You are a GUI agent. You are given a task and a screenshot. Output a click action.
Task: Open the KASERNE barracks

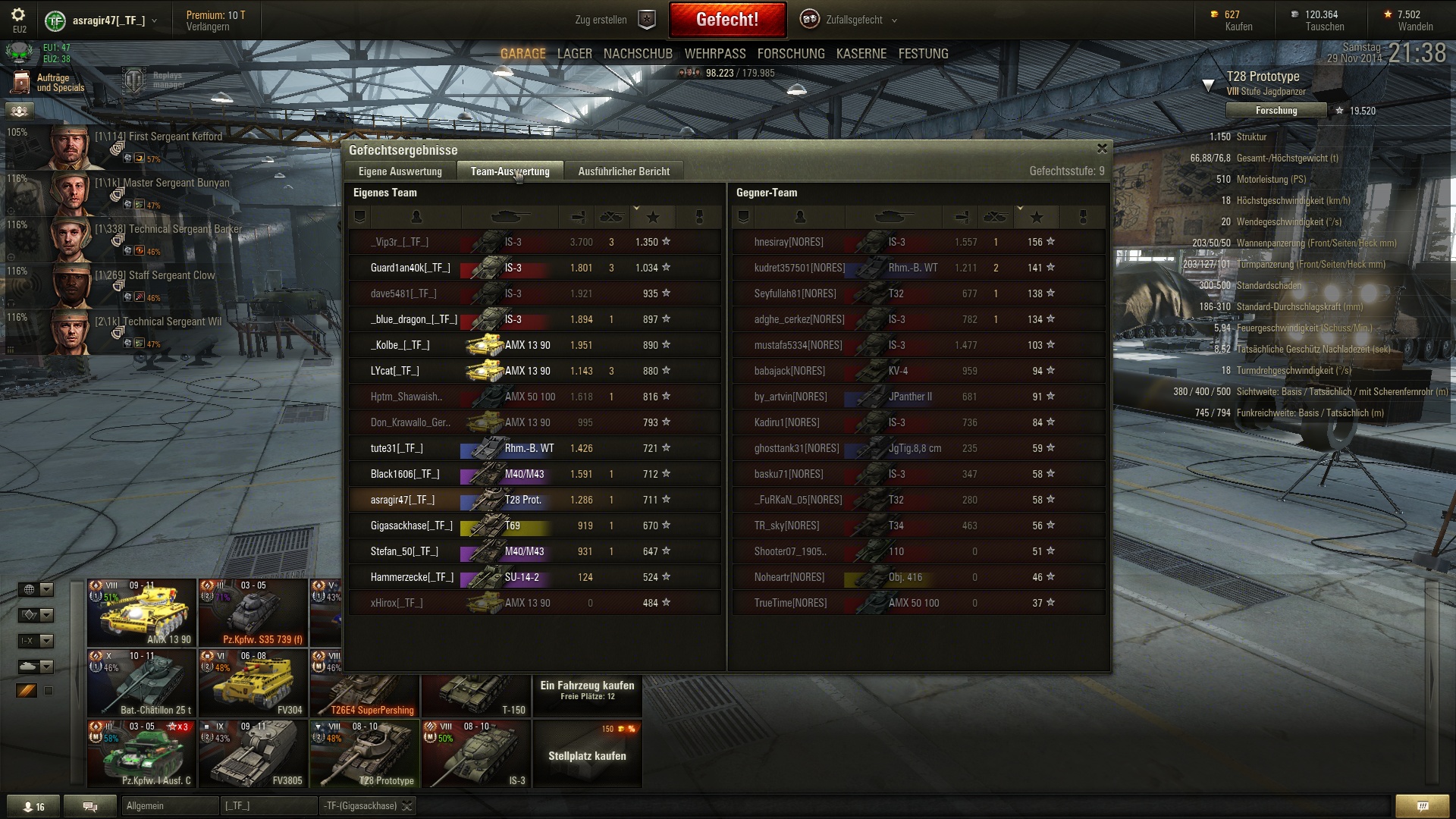point(861,54)
